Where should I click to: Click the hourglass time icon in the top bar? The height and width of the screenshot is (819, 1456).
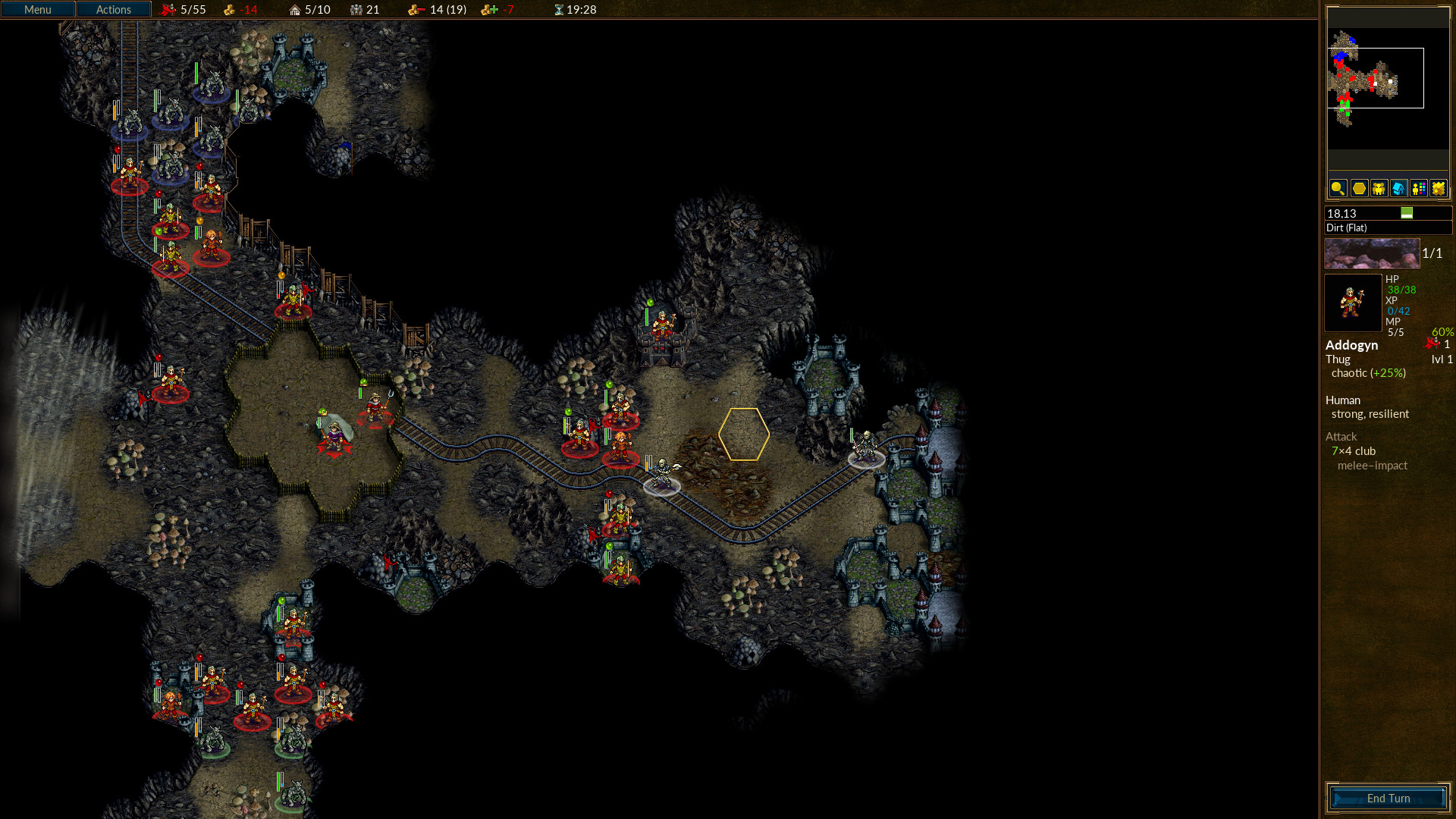click(558, 10)
